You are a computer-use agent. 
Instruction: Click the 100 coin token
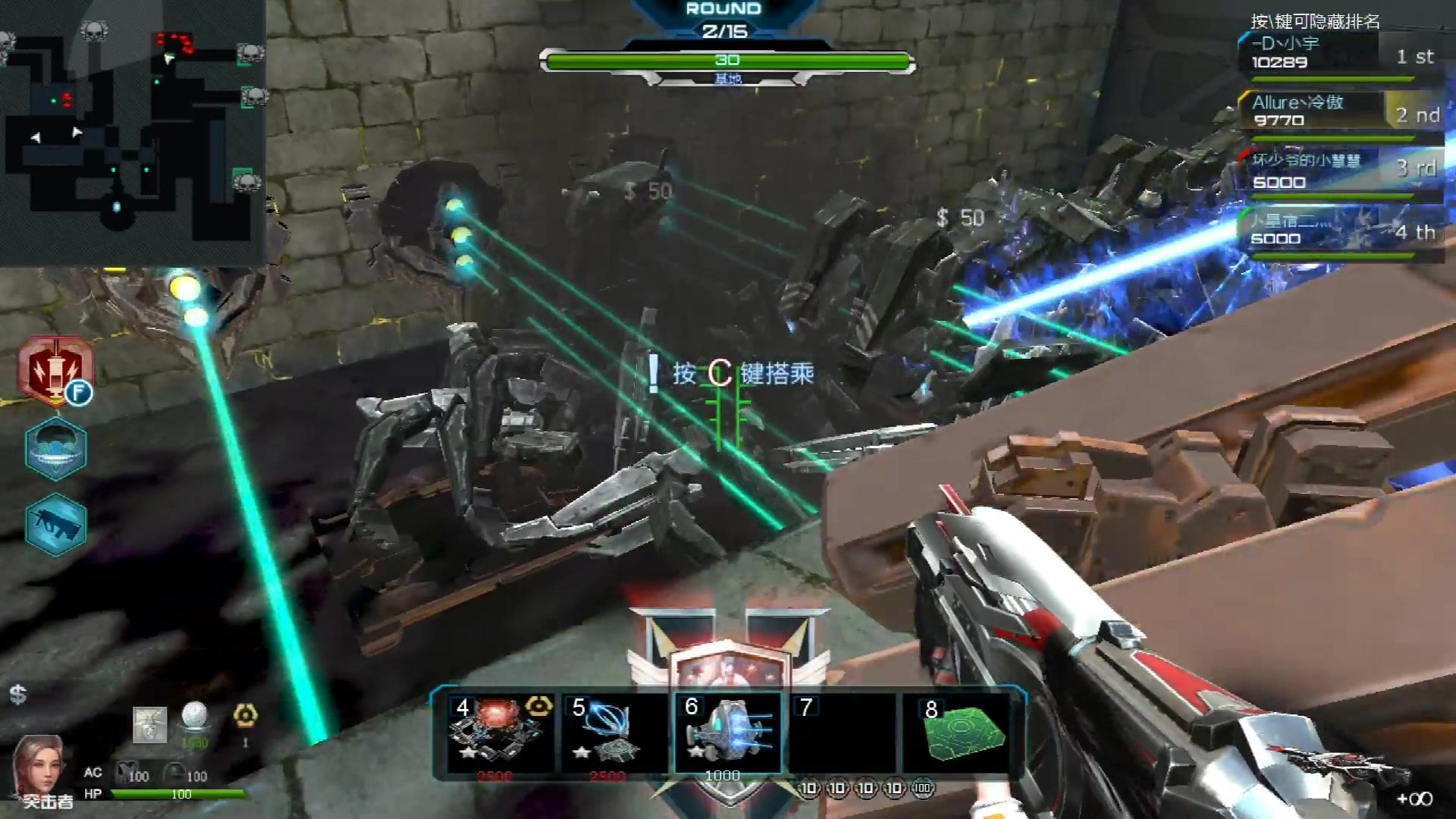pos(923,789)
